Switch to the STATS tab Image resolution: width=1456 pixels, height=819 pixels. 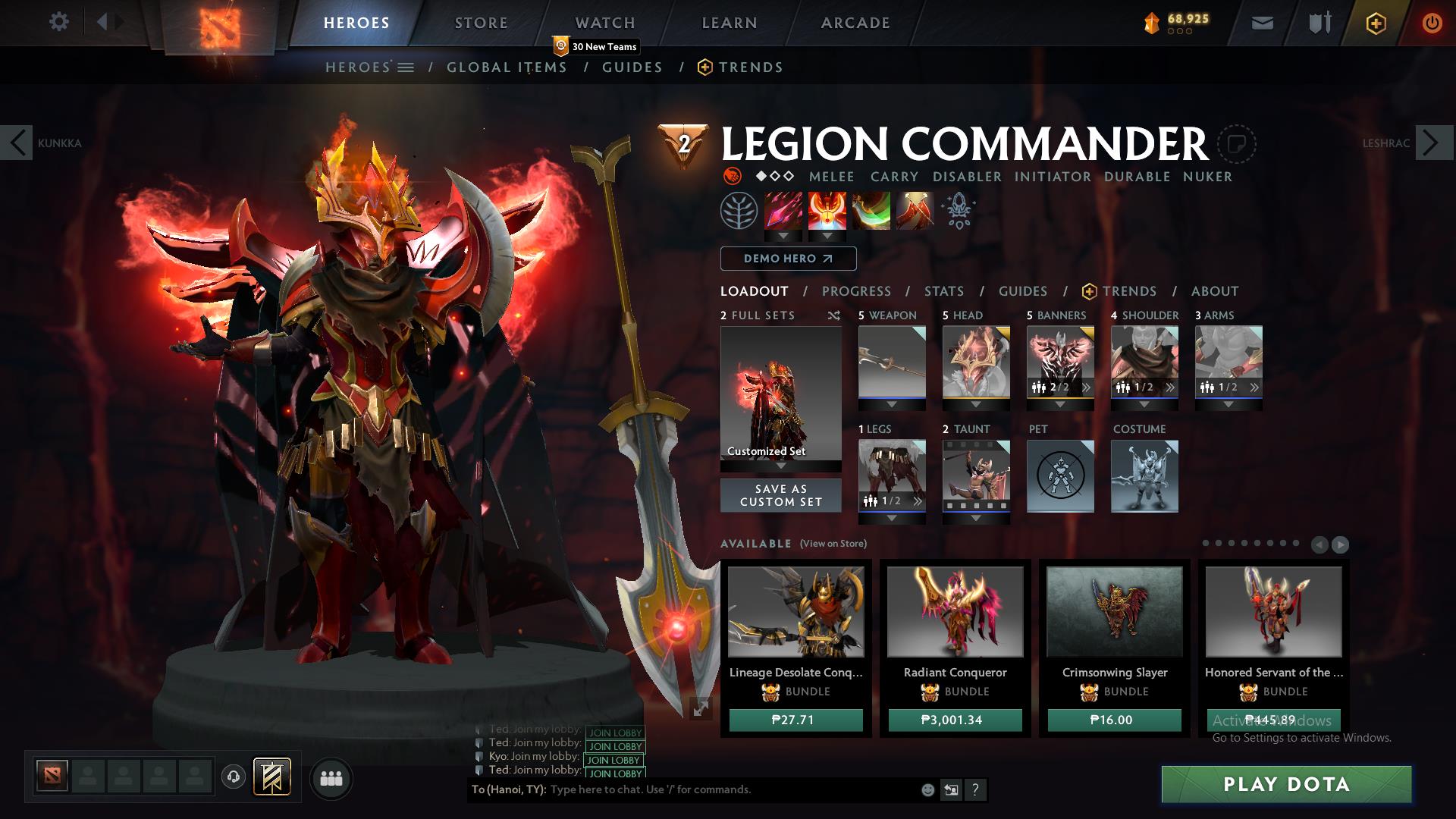(x=943, y=291)
